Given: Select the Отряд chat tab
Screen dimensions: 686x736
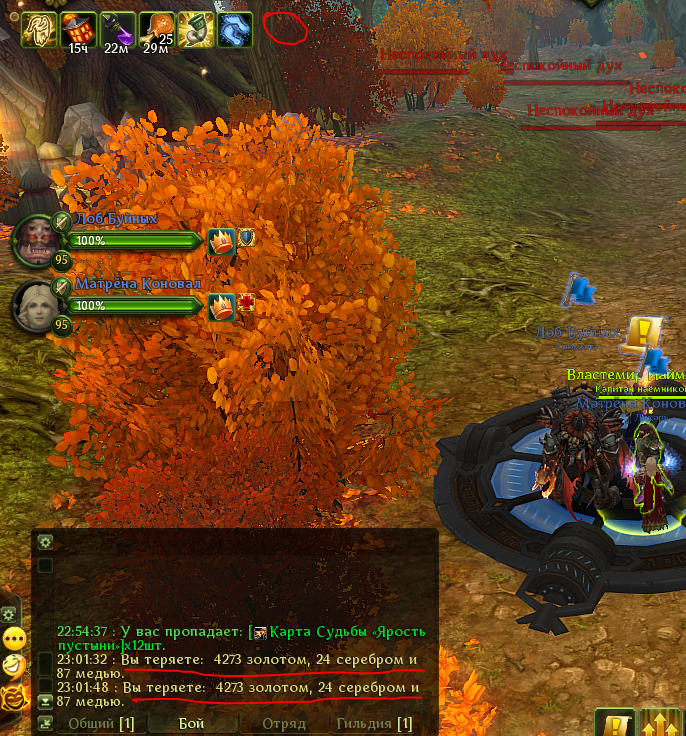Looking at the screenshot, I should 283,723.
